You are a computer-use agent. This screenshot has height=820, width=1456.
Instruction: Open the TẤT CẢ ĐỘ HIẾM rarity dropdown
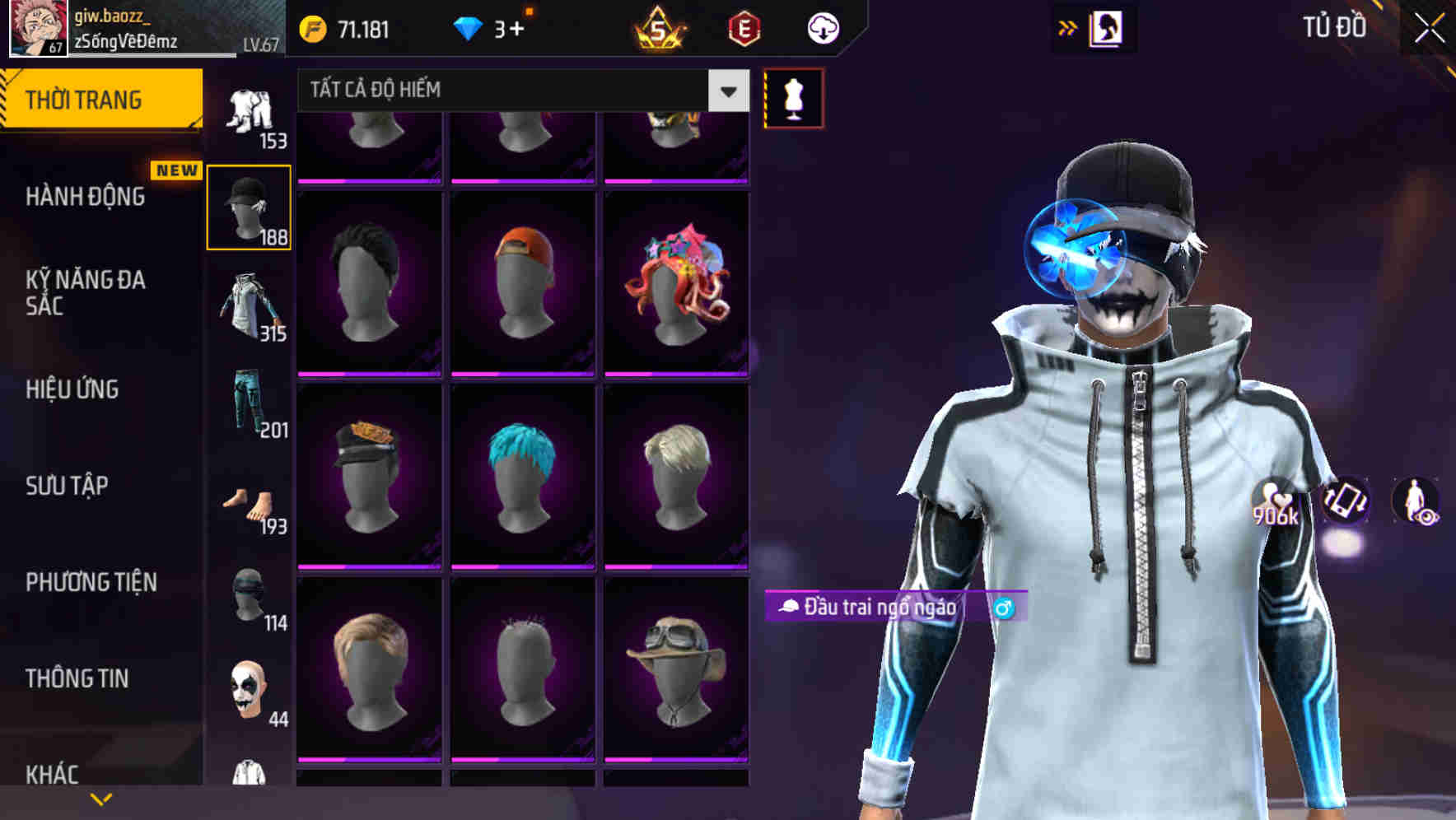click(519, 91)
